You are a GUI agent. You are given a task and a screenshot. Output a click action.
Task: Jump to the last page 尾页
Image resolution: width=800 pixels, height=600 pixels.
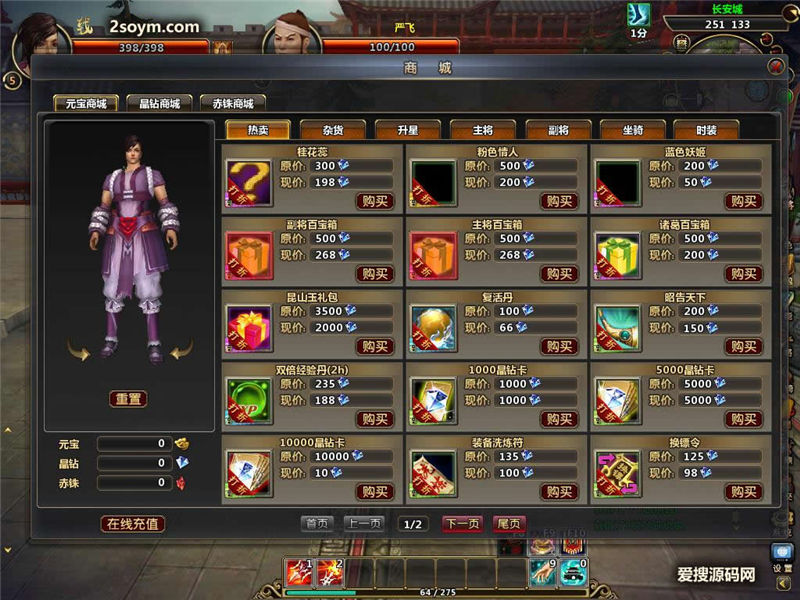tap(509, 523)
